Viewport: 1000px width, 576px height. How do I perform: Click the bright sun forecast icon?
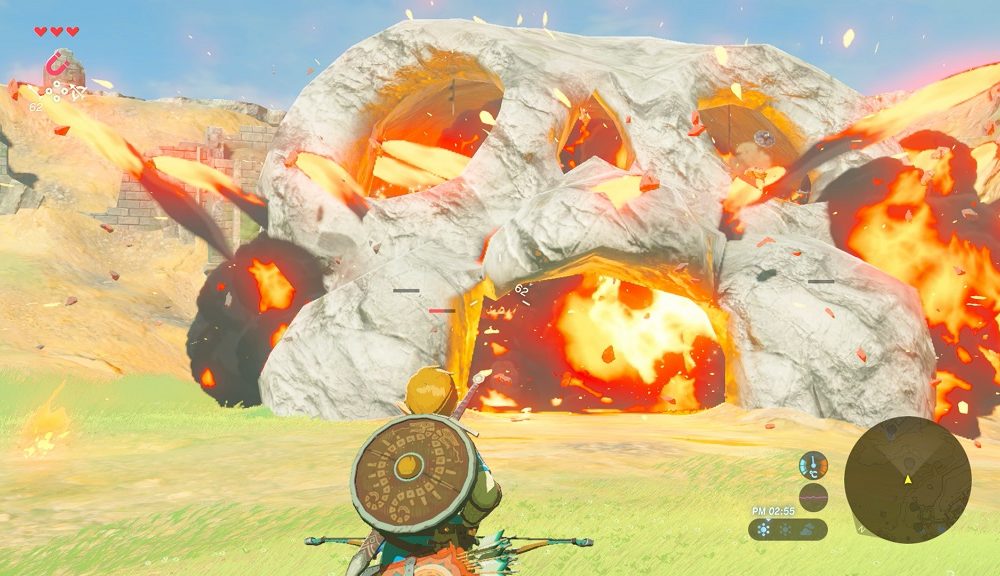pyautogui.click(x=765, y=530)
